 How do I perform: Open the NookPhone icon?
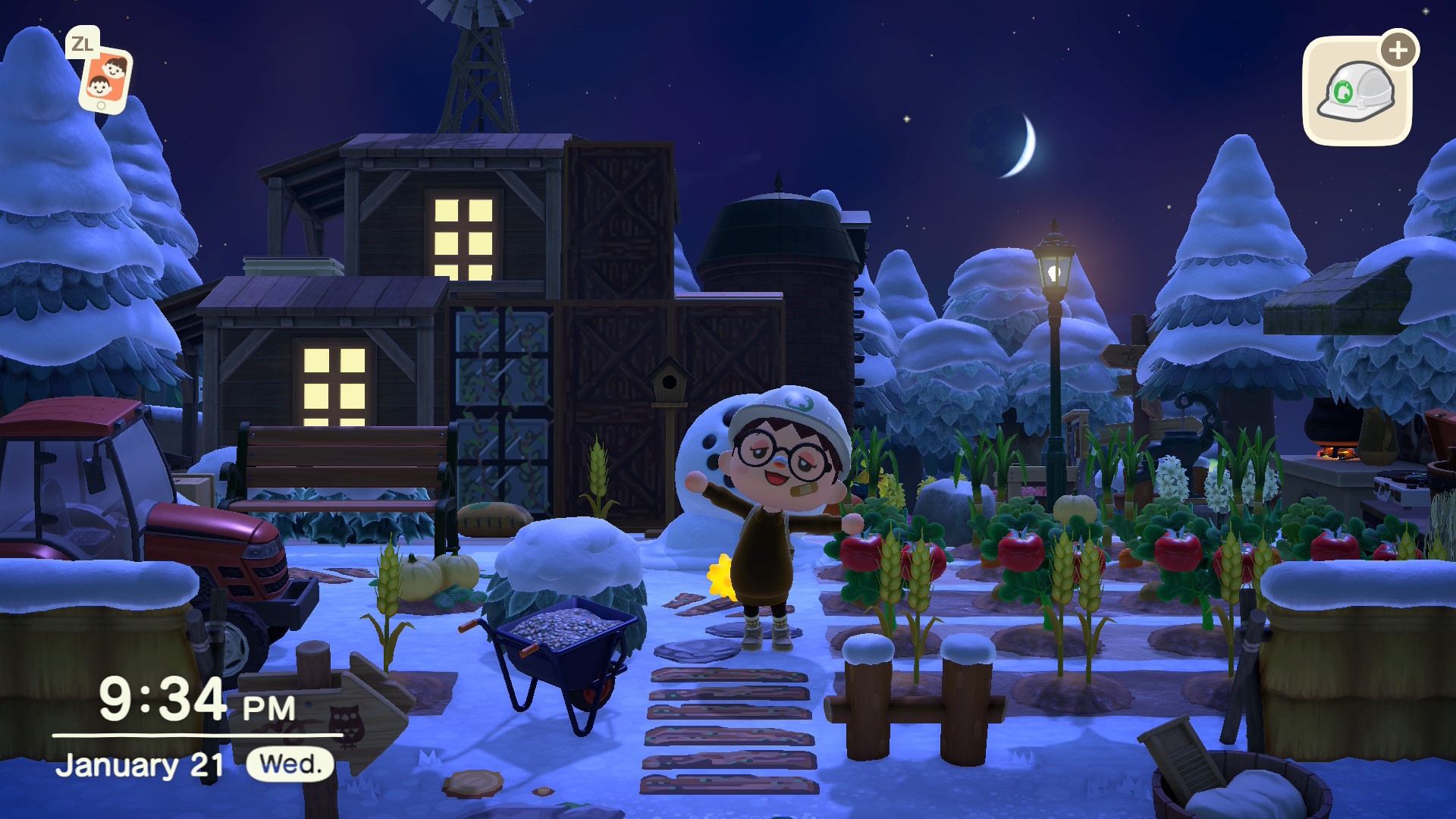105,80
